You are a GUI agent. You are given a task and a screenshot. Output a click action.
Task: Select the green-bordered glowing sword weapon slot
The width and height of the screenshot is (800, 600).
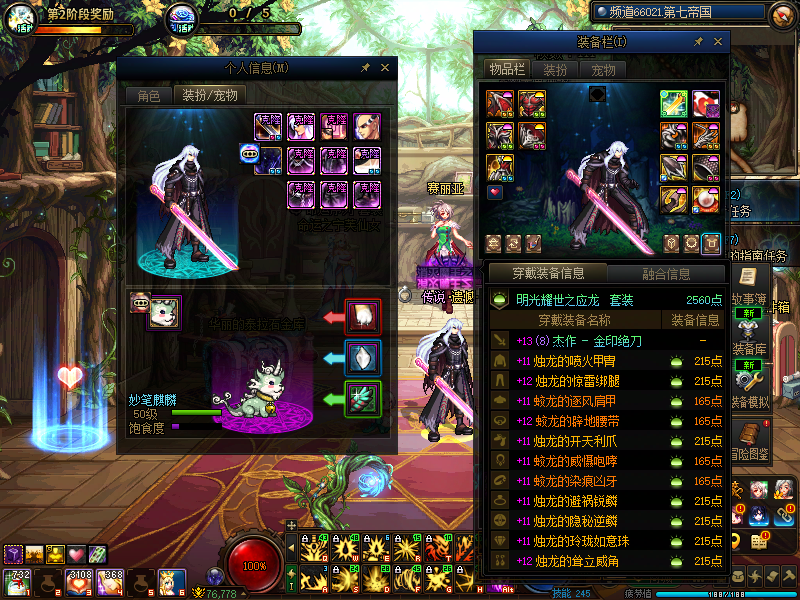pyautogui.click(x=674, y=103)
